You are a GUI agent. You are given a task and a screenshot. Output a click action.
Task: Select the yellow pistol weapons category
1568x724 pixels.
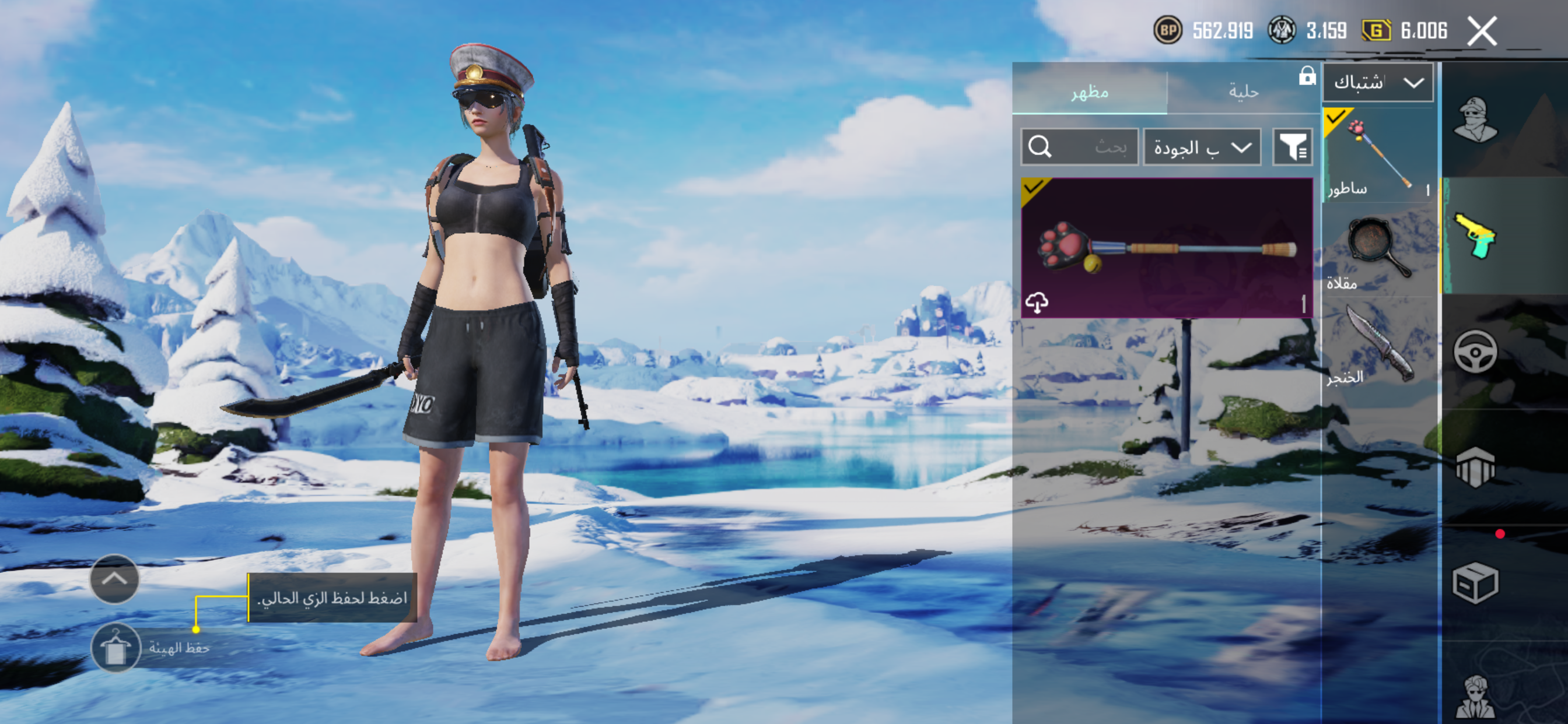pyautogui.click(x=1475, y=236)
